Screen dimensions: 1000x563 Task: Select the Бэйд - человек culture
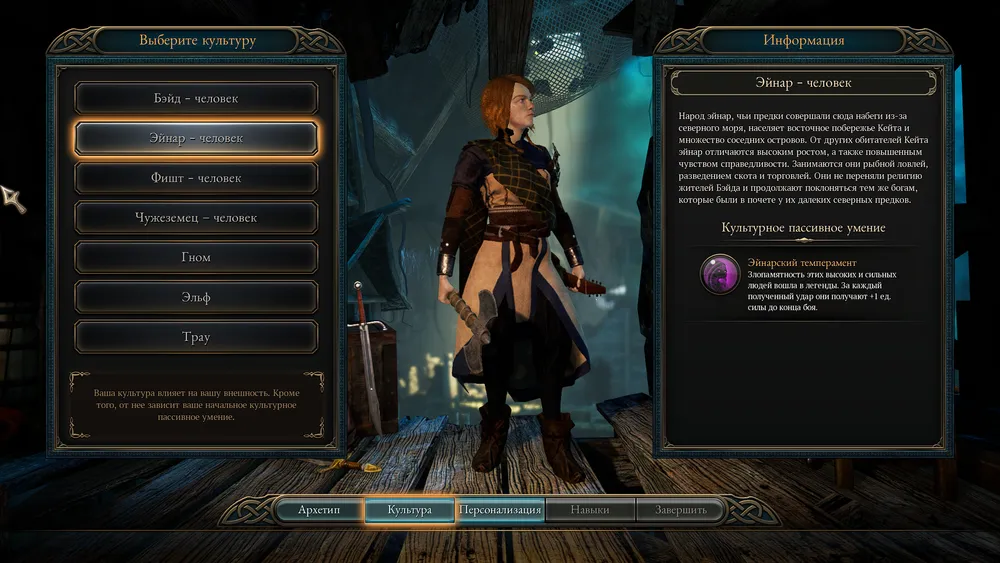[196, 98]
